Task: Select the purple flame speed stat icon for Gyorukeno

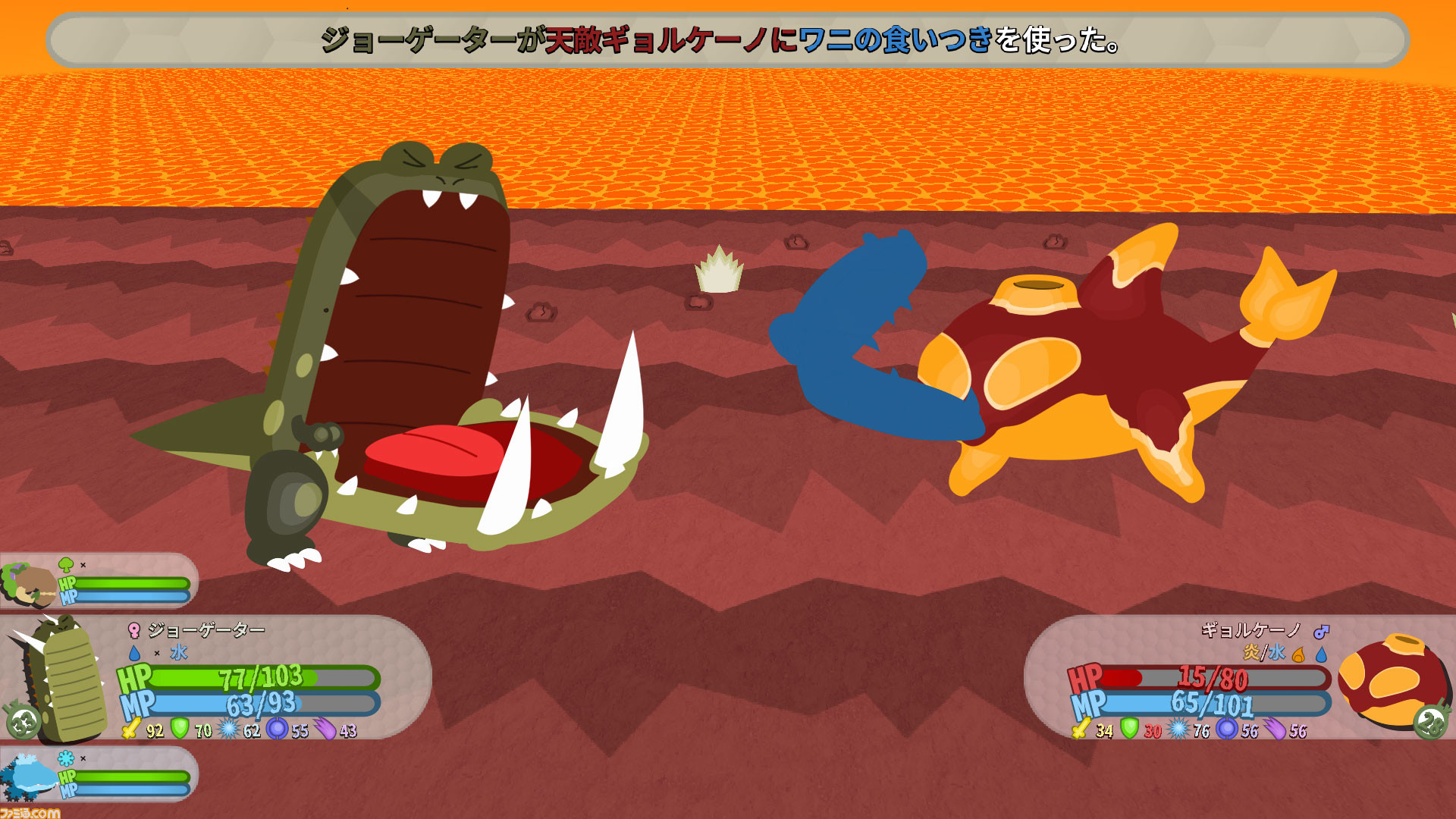Action: (x=1274, y=728)
